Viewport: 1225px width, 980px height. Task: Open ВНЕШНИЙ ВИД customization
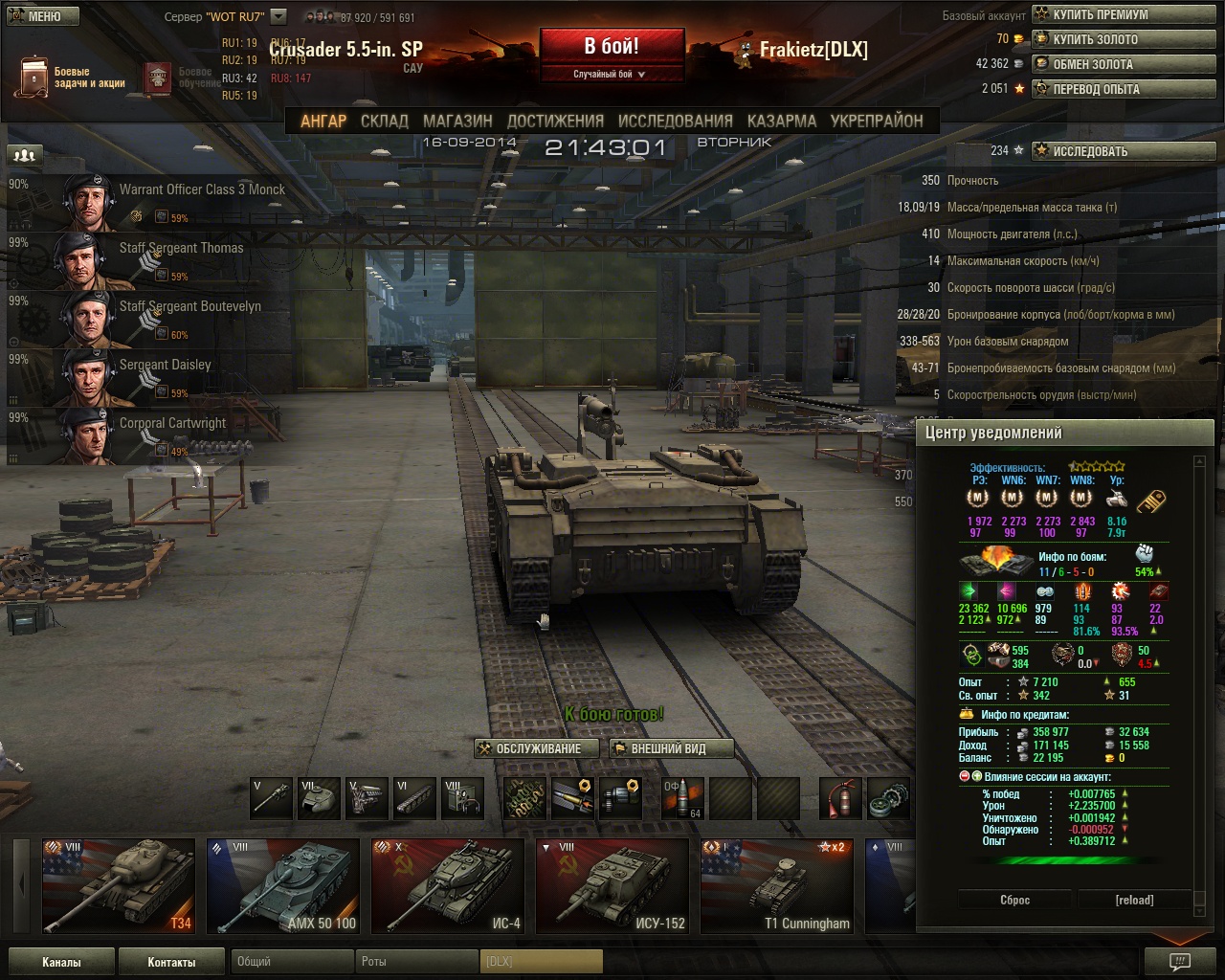pyautogui.click(x=671, y=748)
